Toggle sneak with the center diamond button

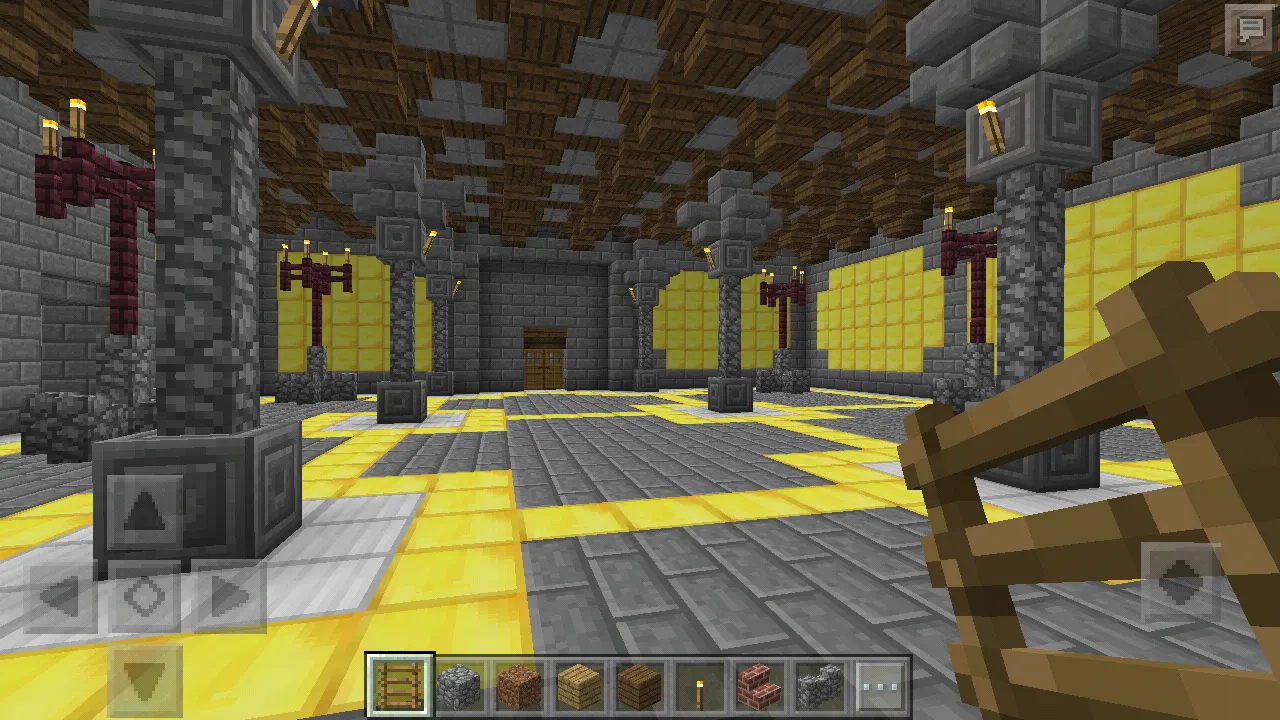(146, 597)
